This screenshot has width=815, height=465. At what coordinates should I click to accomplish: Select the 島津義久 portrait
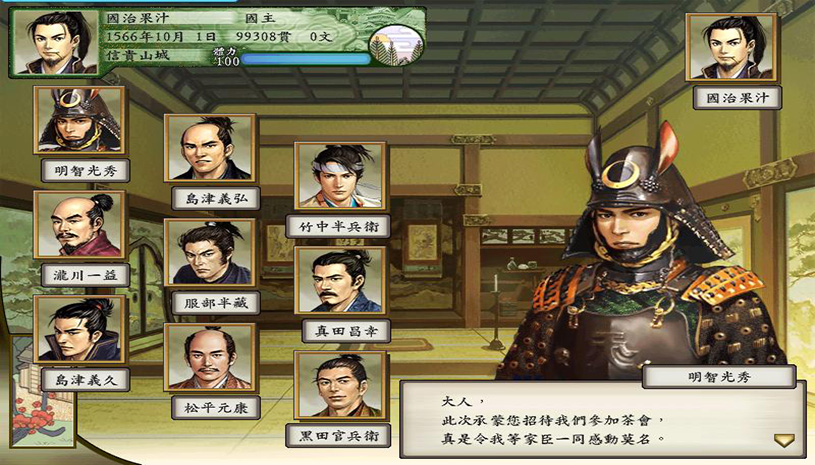coord(79,329)
